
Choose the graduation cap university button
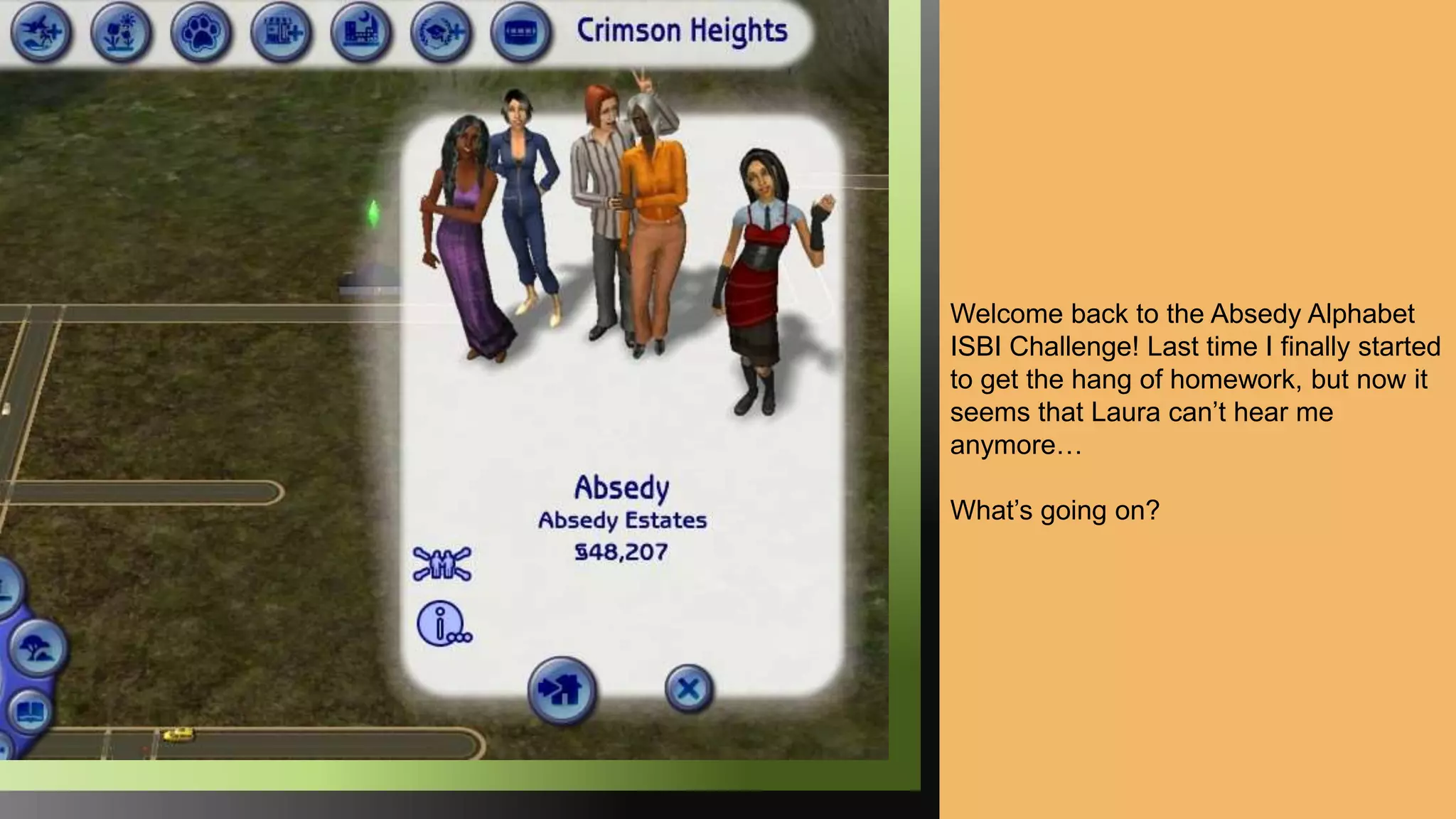[x=441, y=32]
